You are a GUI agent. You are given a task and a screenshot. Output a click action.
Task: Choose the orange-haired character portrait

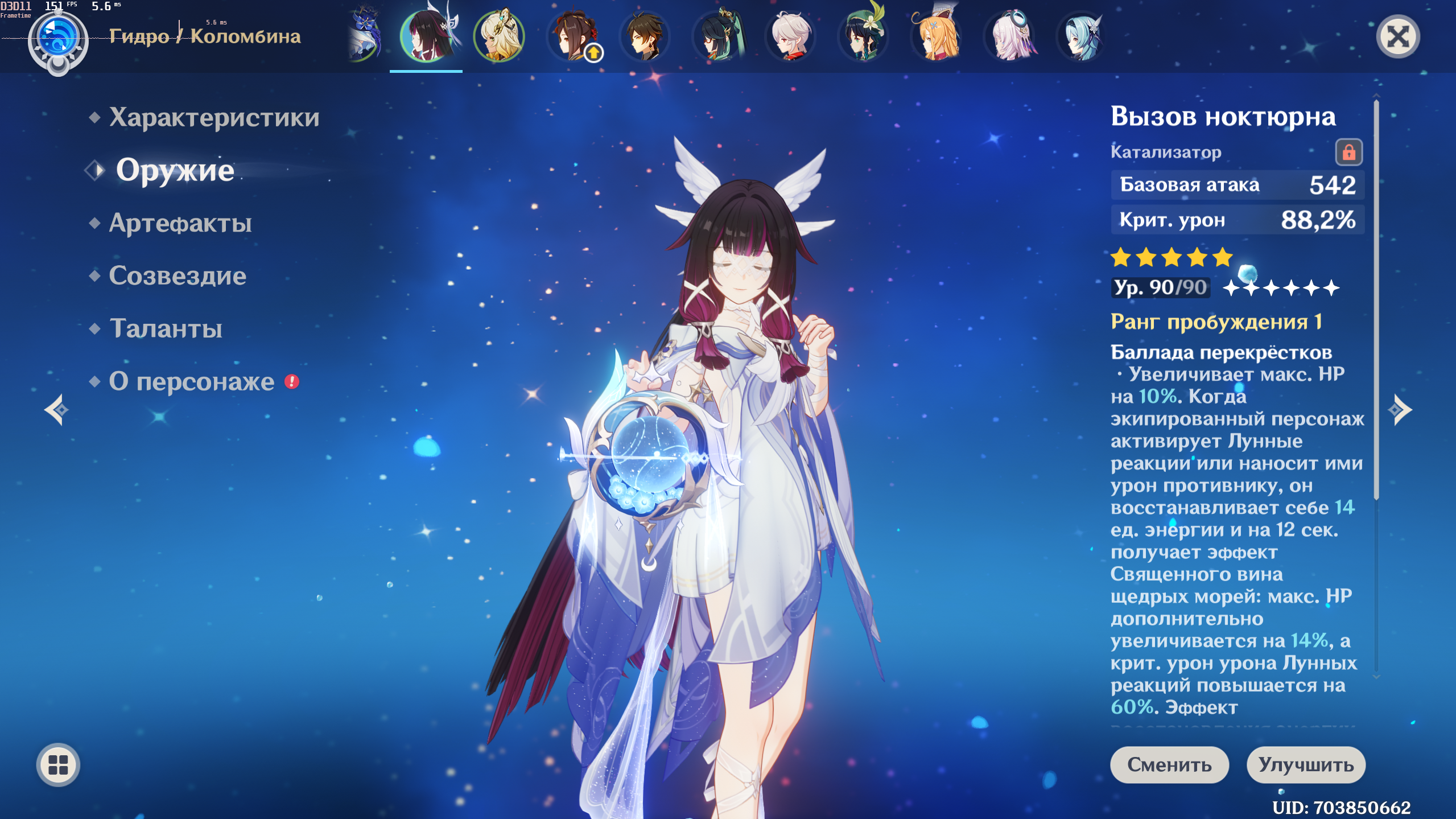click(936, 36)
